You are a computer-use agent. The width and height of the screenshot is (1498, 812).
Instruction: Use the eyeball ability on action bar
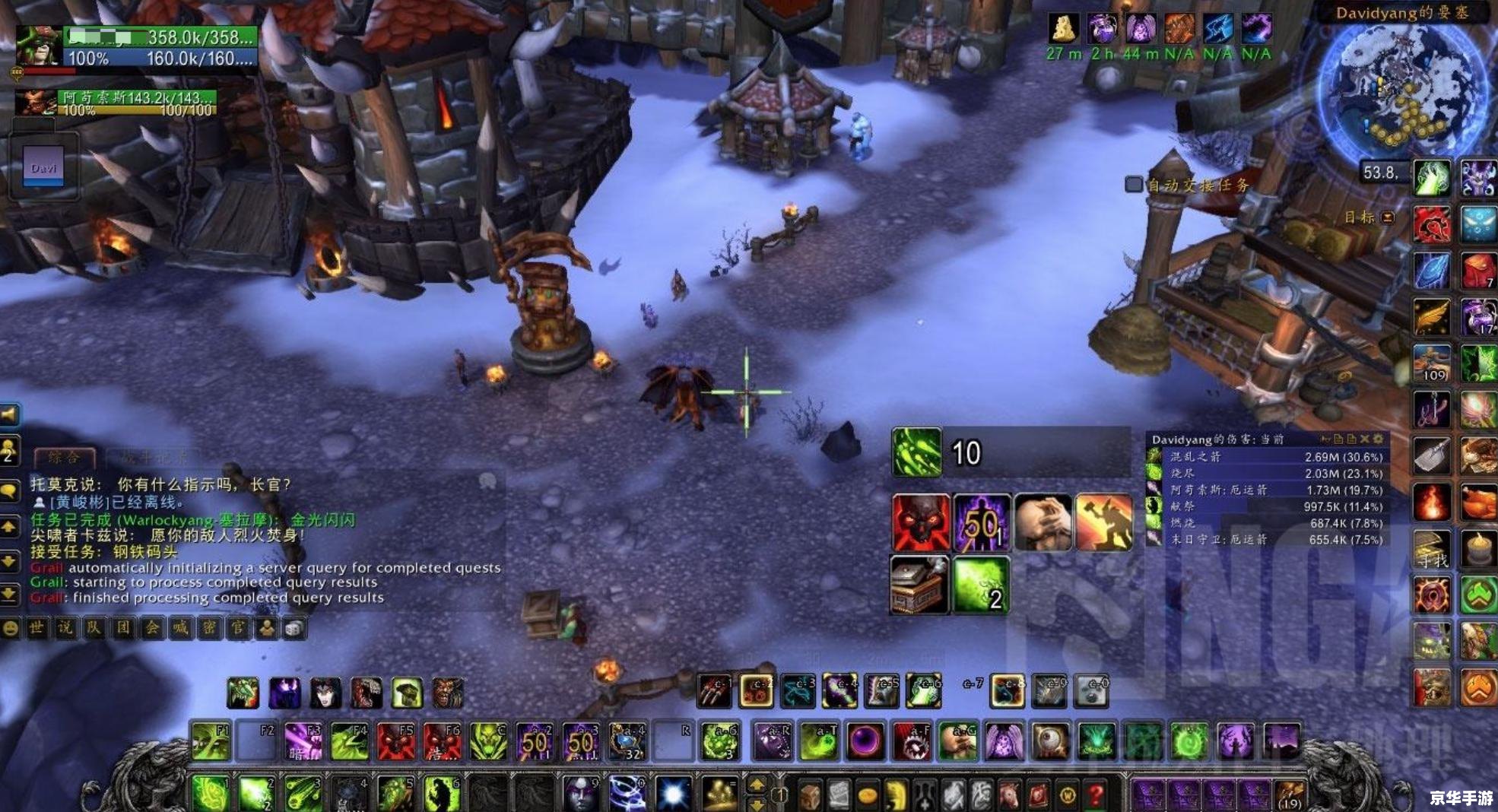tap(1050, 740)
